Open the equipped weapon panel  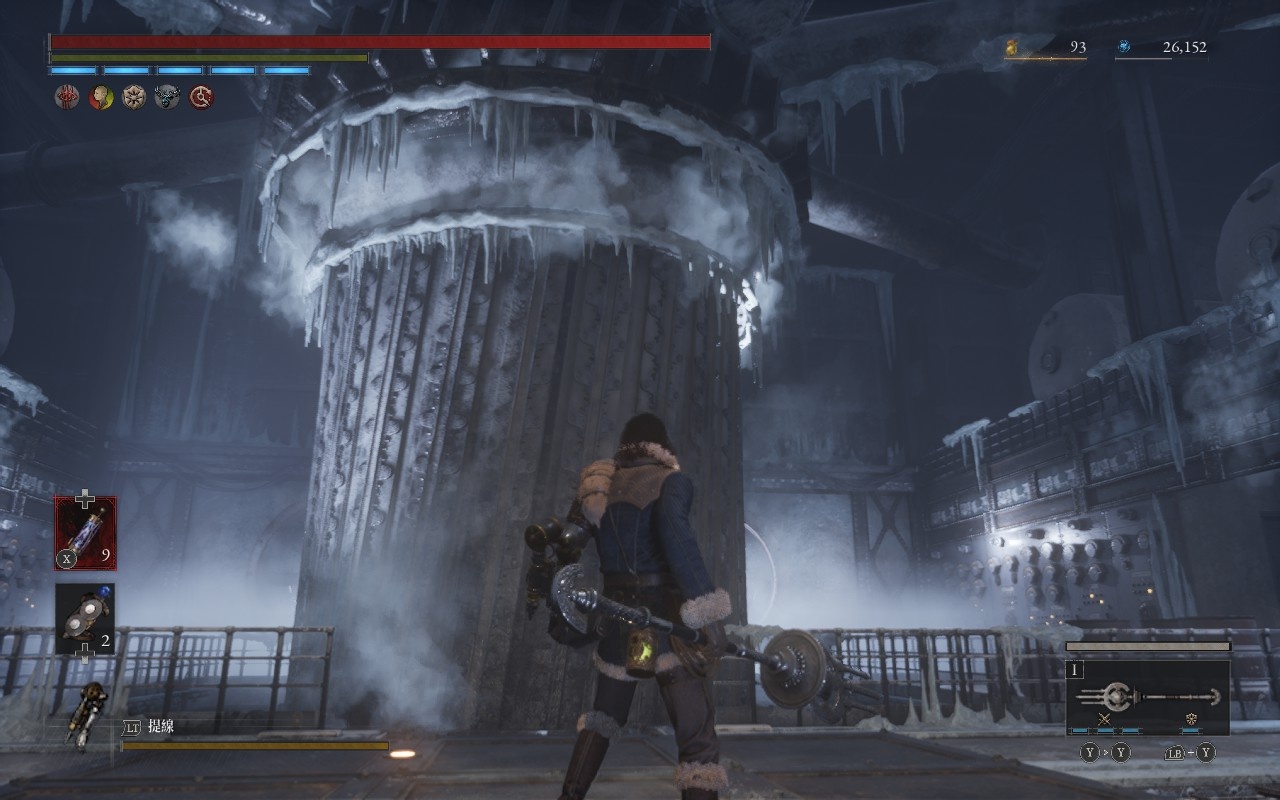pyautogui.click(x=1148, y=697)
